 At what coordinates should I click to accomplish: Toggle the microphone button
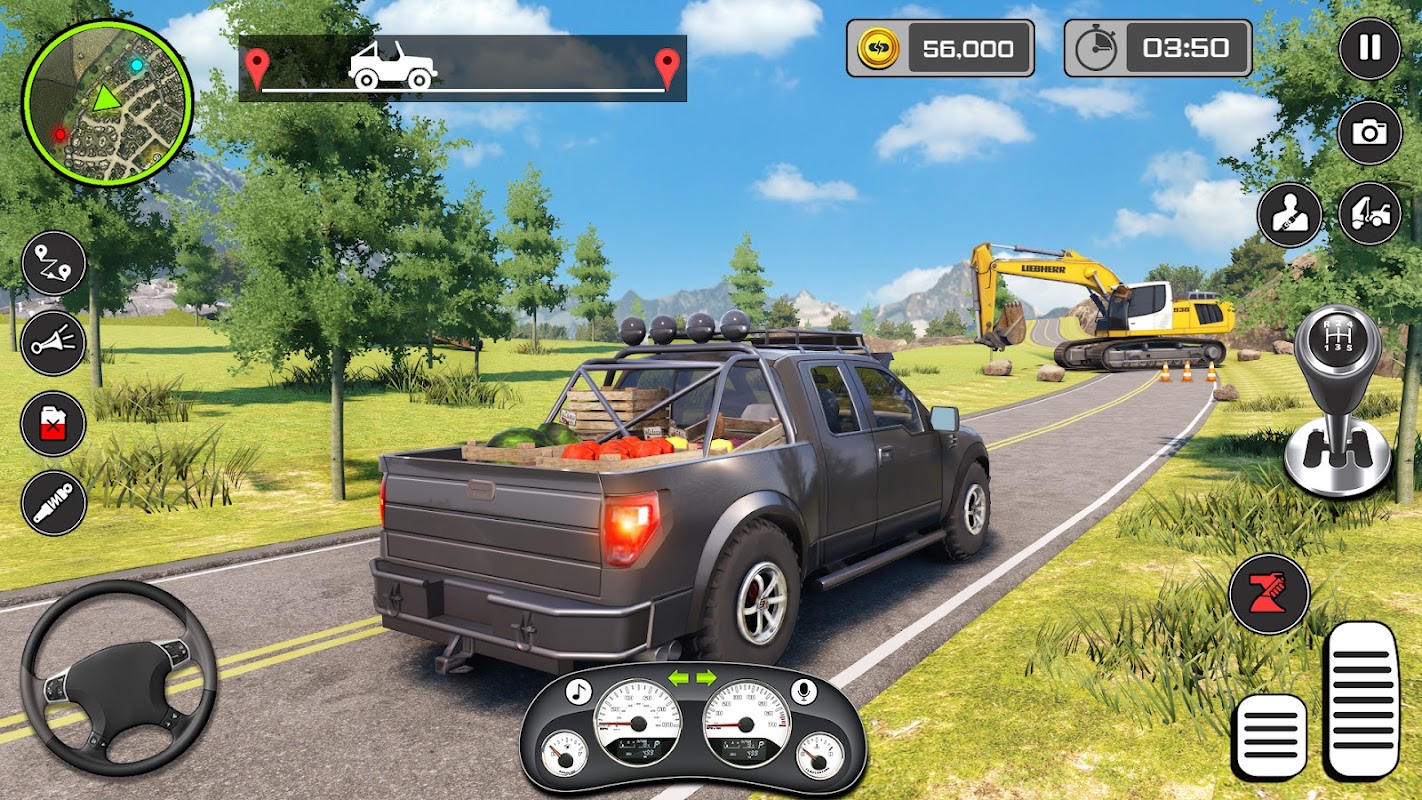click(x=802, y=691)
